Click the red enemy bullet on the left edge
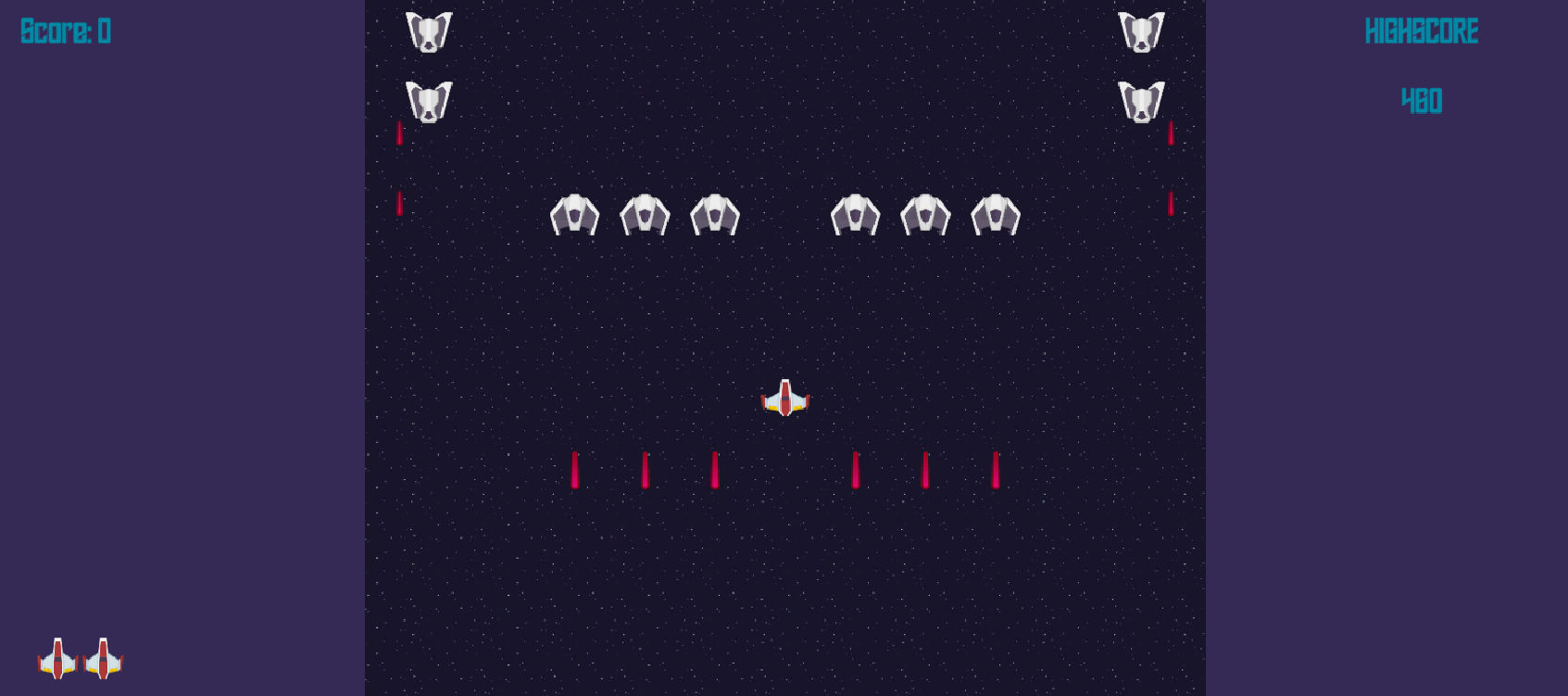1568x696 pixels. 399,133
